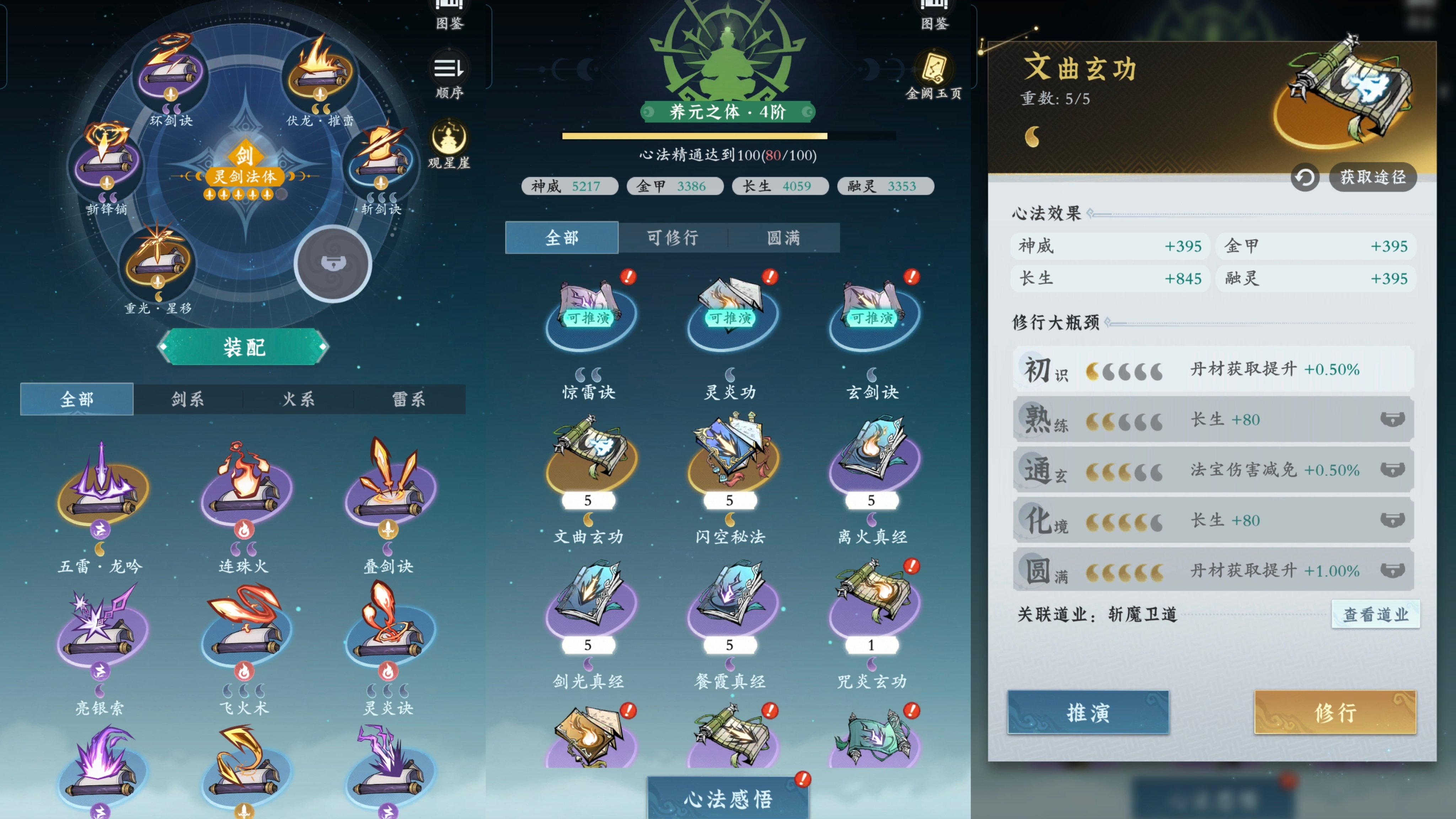This screenshot has height=819, width=1456.
Task: Click the 装配 equip button
Action: [x=243, y=347]
